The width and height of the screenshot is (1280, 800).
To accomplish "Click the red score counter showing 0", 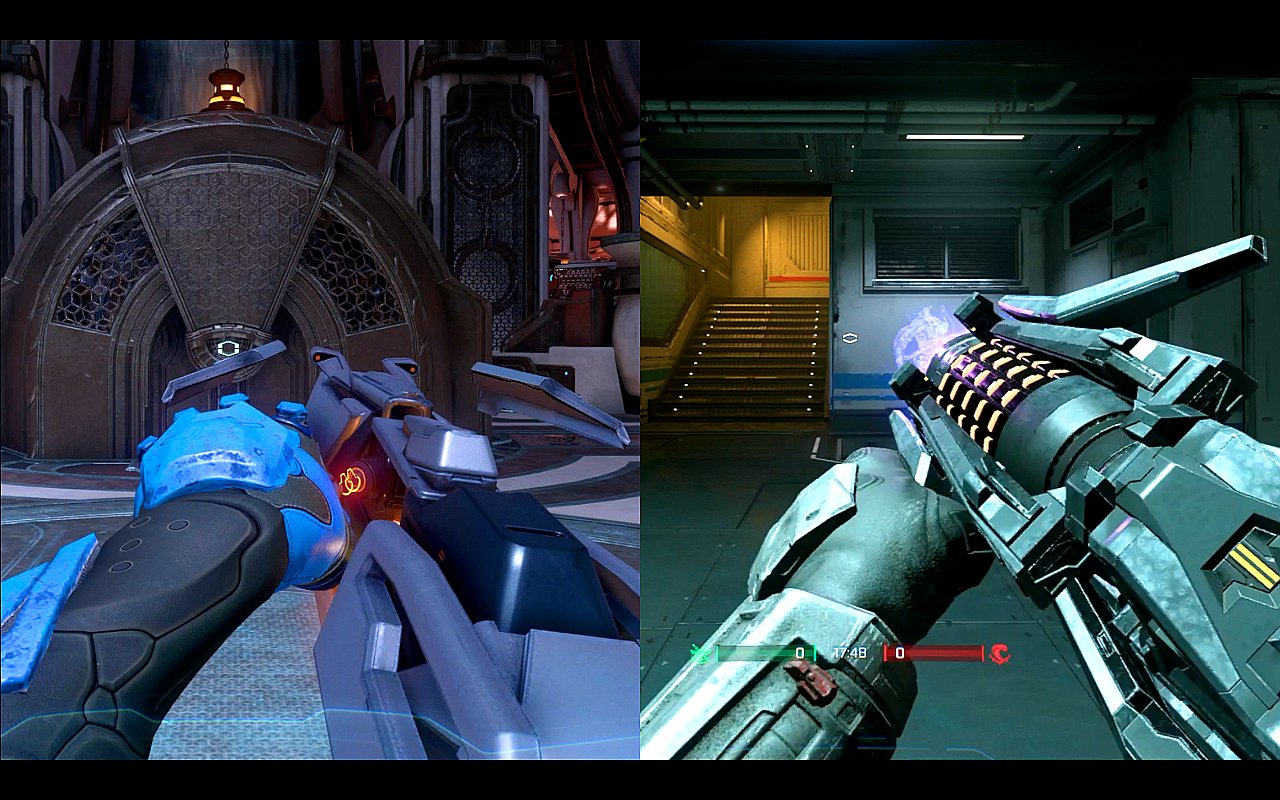I will click(899, 652).
